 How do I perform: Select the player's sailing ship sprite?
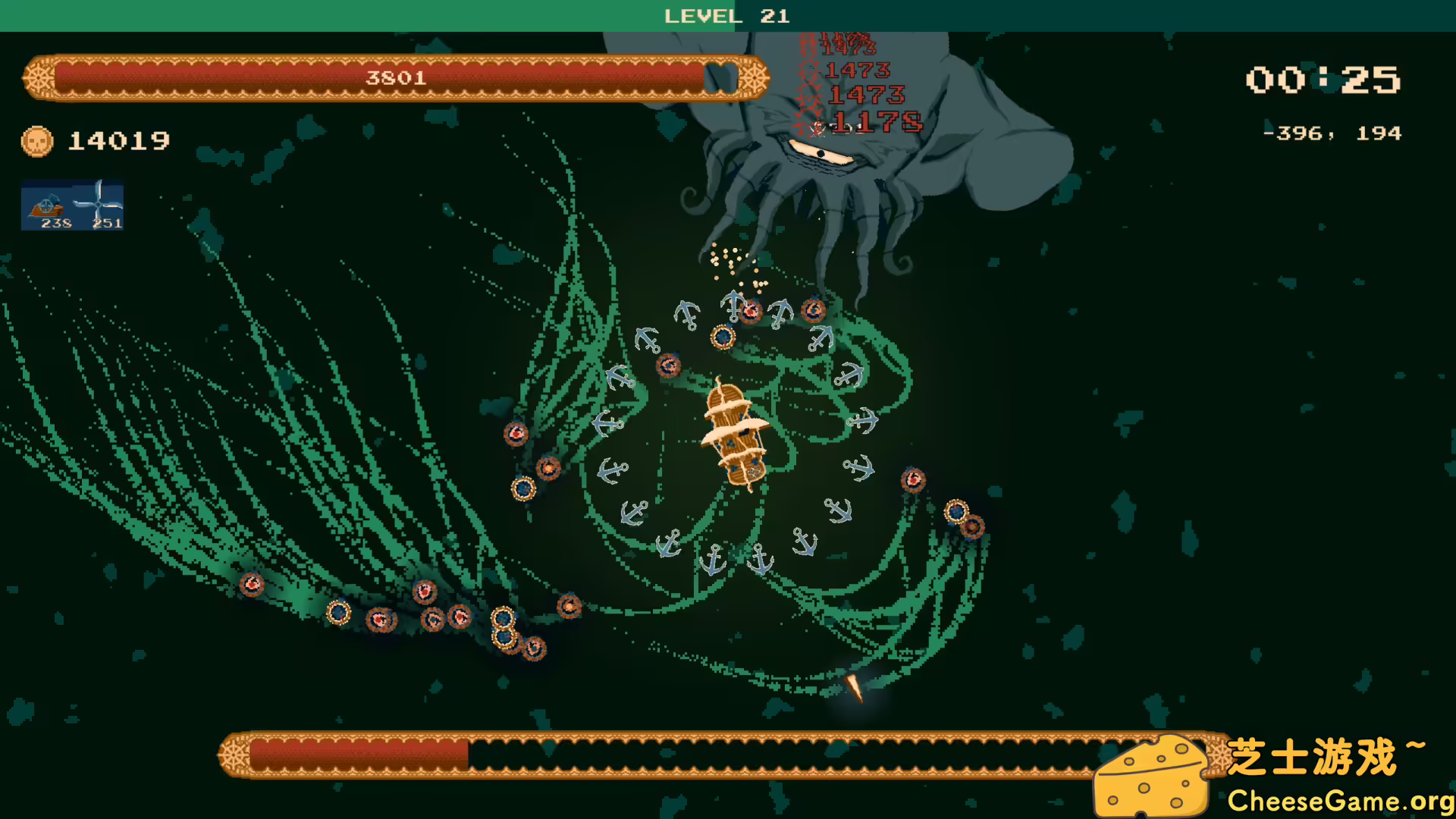(x=734, y=436)
